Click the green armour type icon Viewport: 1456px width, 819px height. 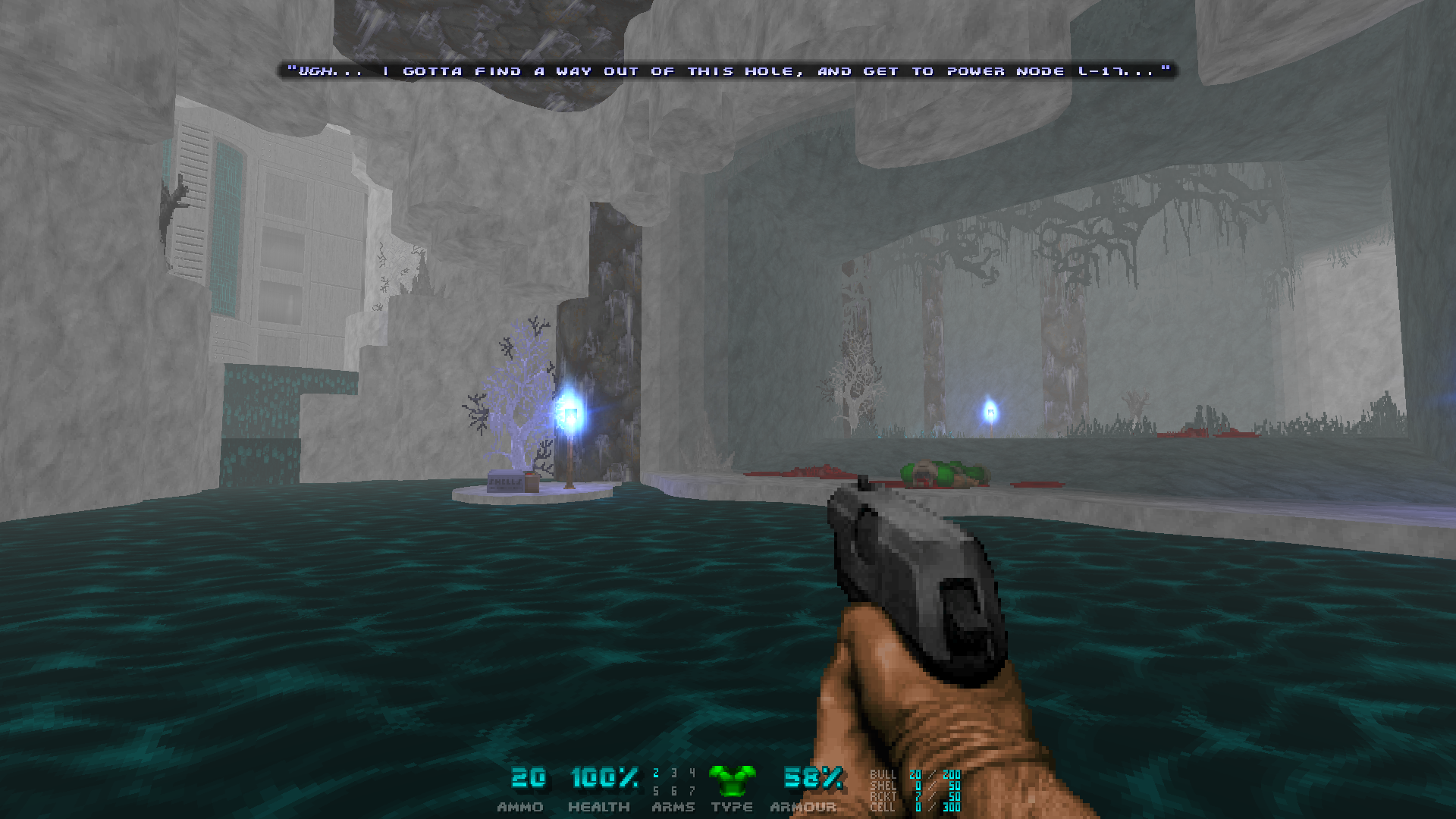[732, 780]
